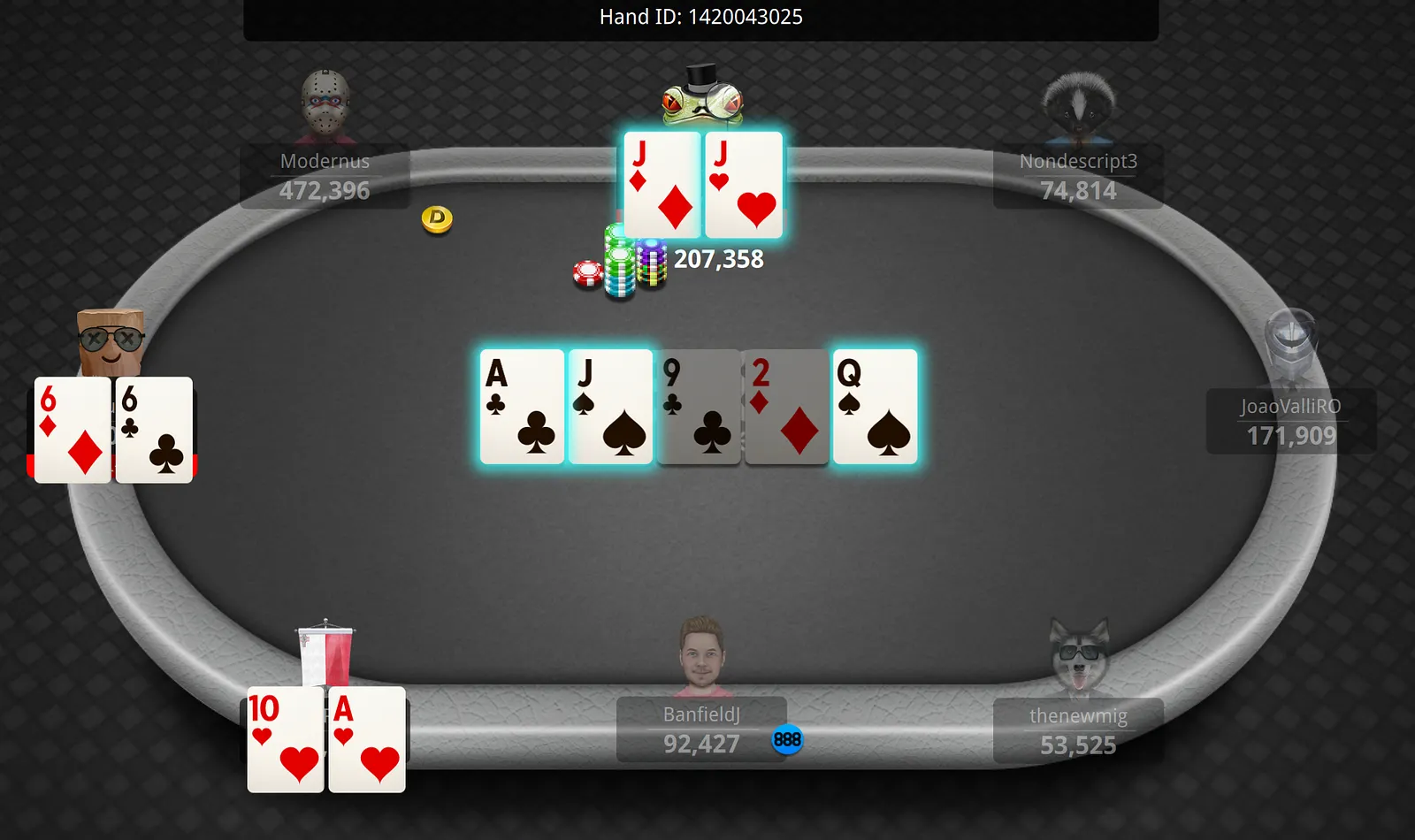Select the Jack of hearts hole card
The image size is (1415, 840).
point(744,185)
